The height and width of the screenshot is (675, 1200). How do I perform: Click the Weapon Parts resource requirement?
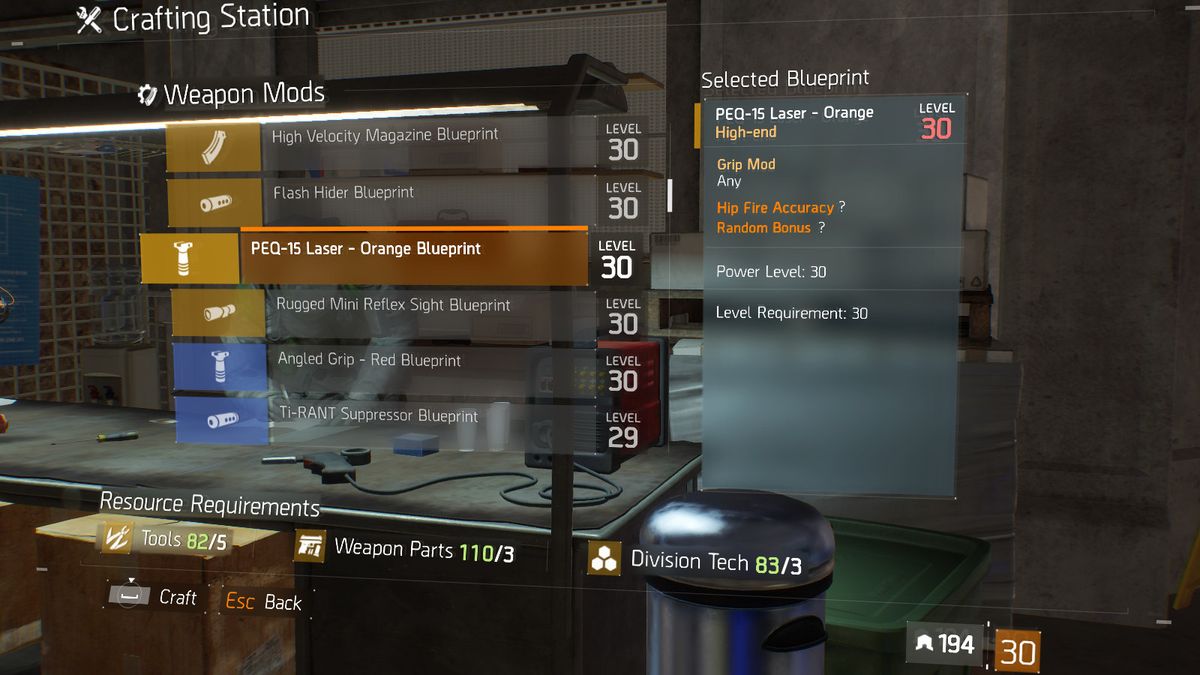click(406, 549)
